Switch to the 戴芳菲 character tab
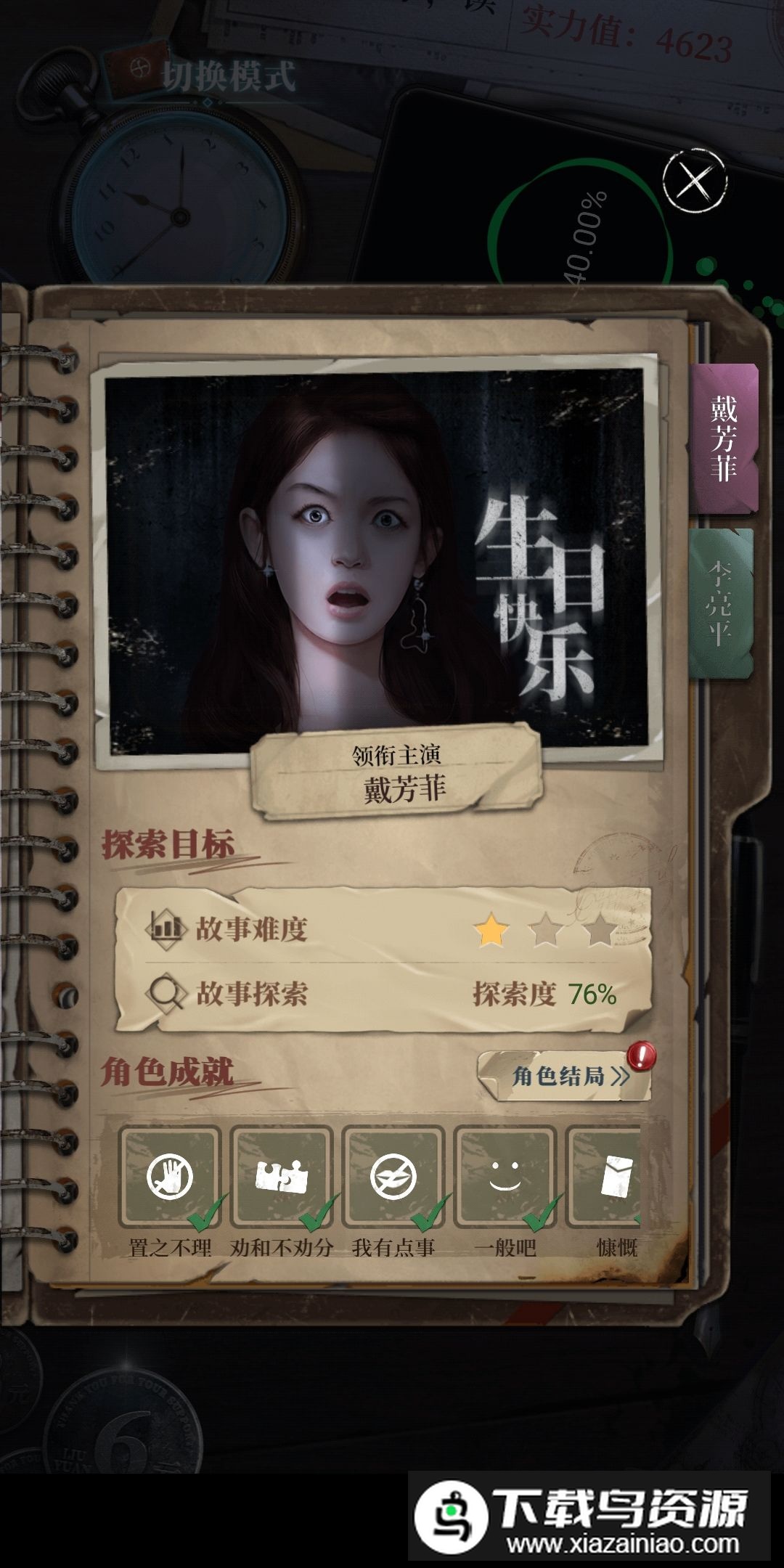 coord(724,439)
